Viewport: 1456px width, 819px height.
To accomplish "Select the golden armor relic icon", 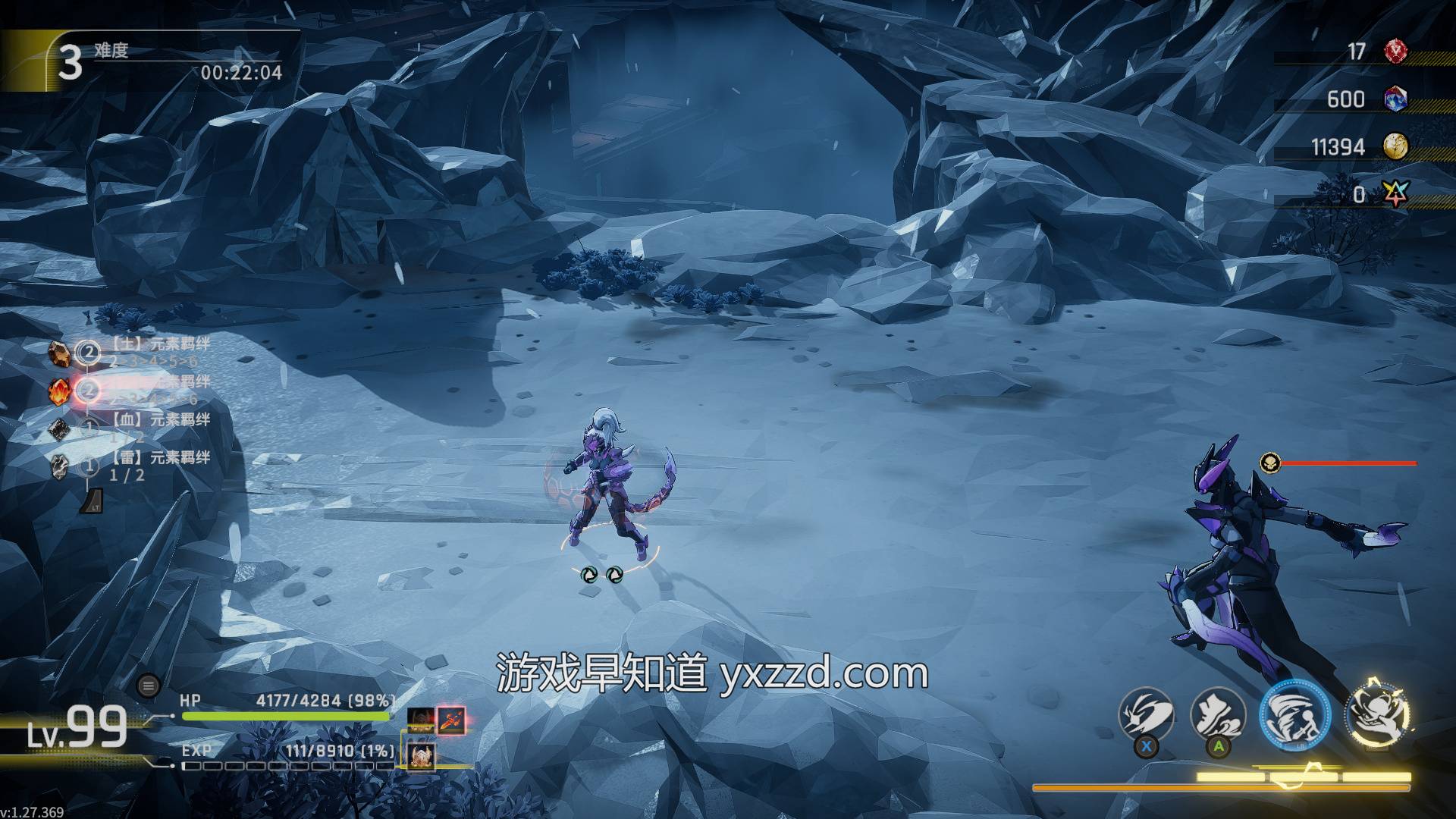I will (421, 755).
